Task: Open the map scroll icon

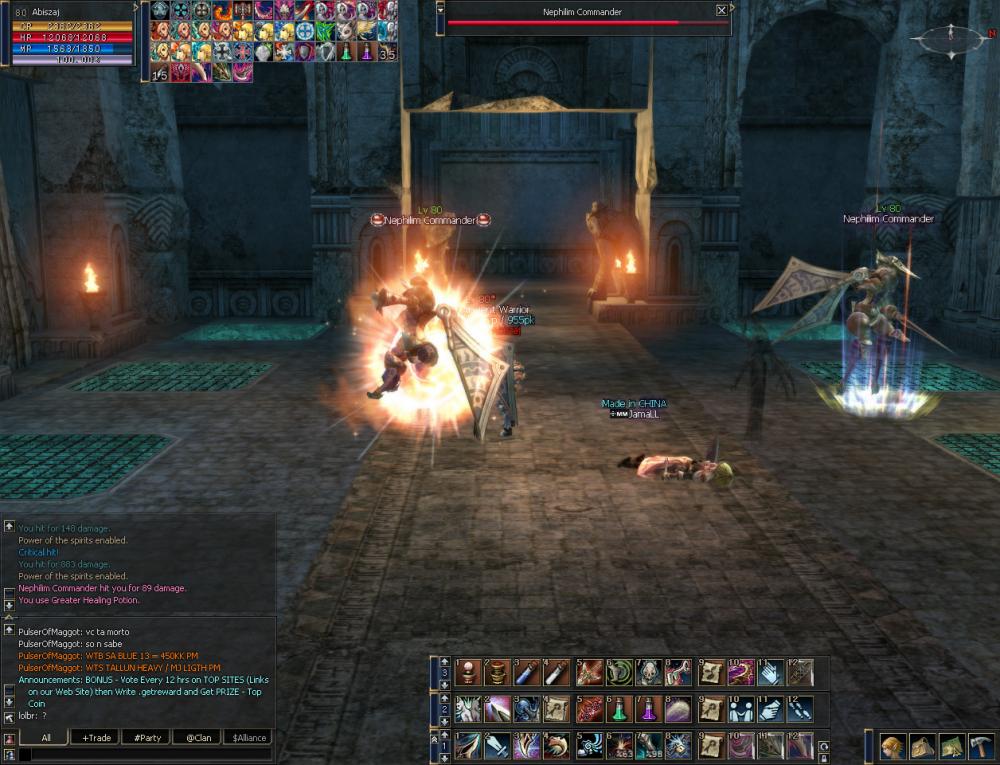Action: click(951, 746)
